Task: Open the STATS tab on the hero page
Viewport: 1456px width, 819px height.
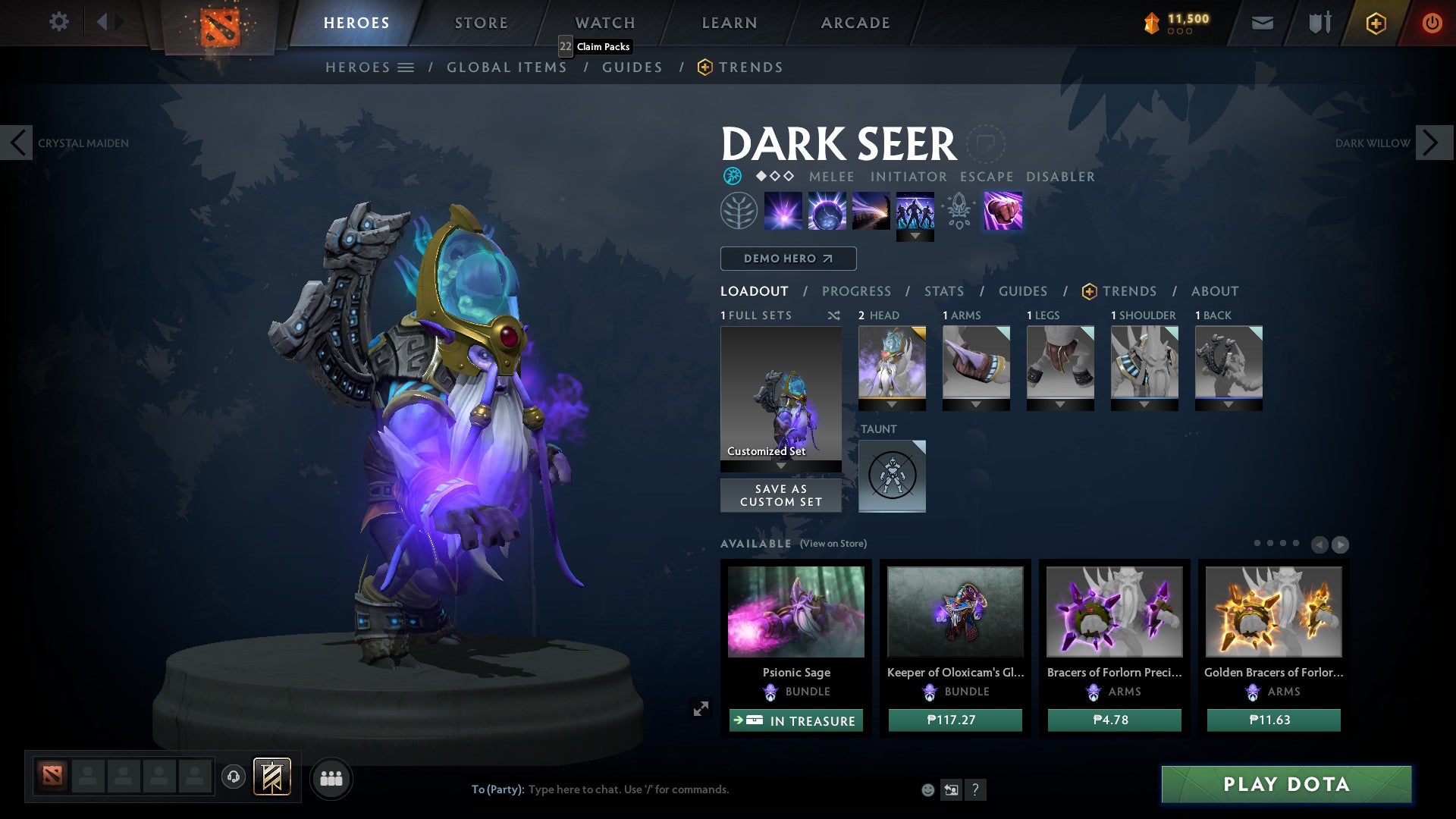Action: click(x=944, y=291)
